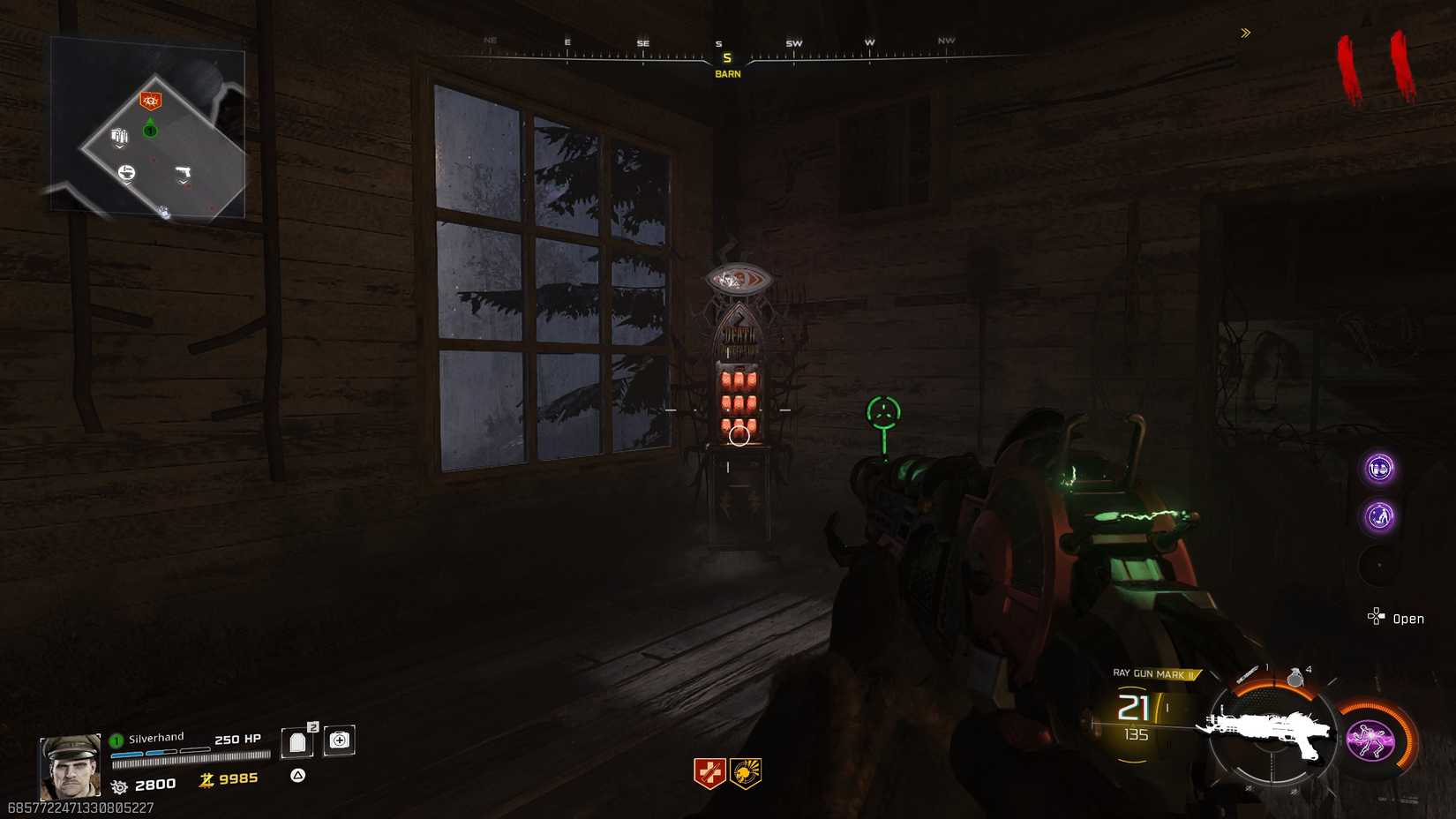
Task: Click the gold Jugger-Nog perk icon
Action: tap(746, 773)
